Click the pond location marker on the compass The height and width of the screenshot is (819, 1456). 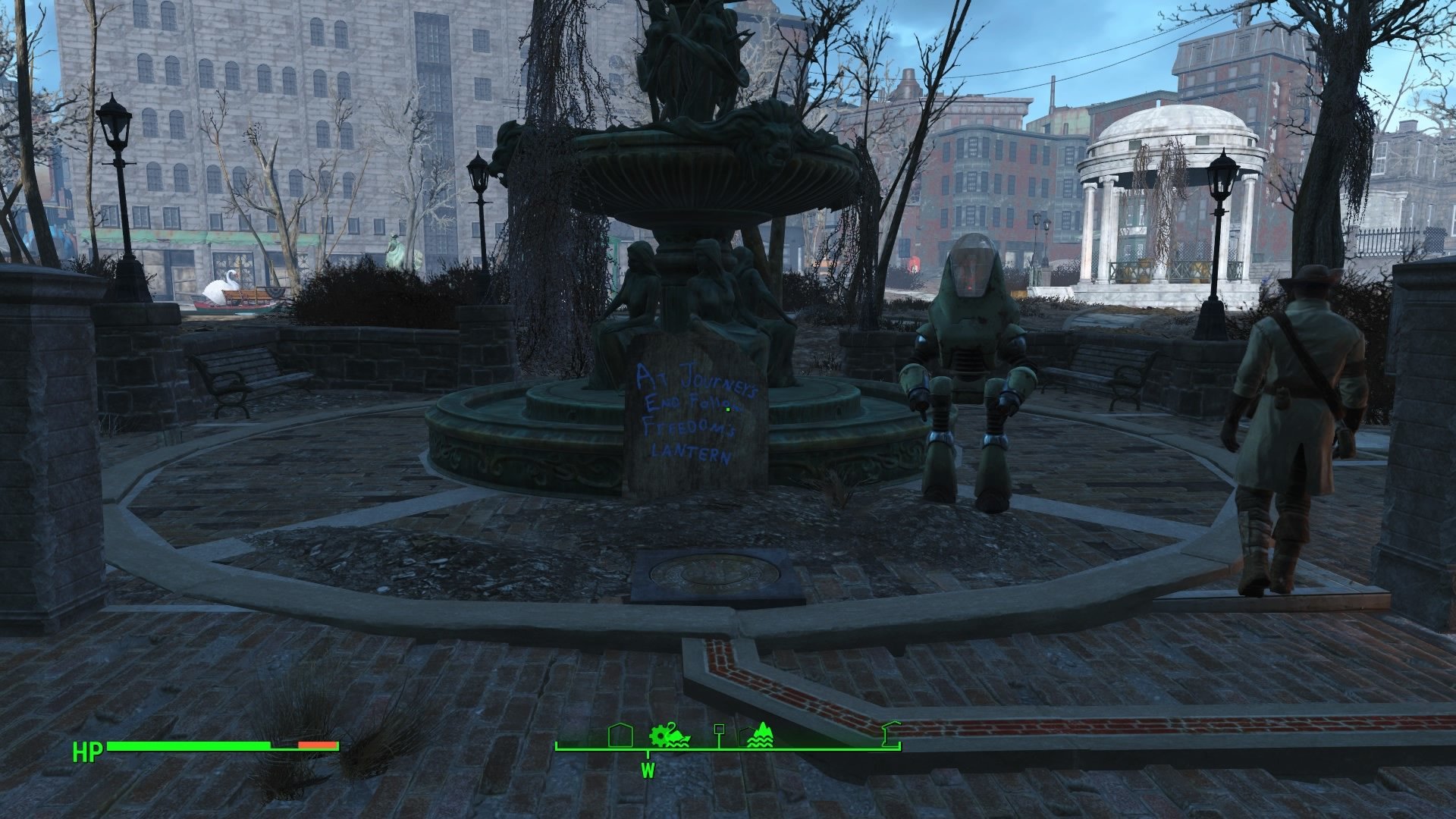pyautogui.click(x=761, y=734)
